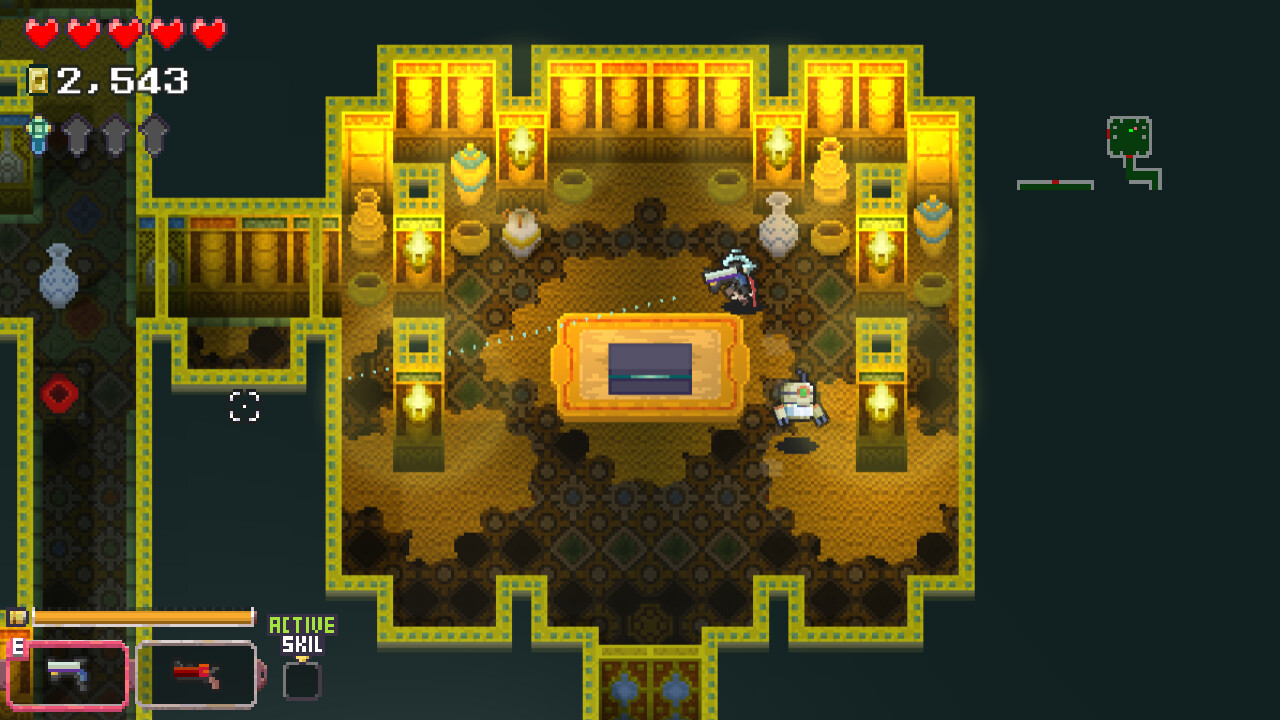Click the third grey upgrade arrow icon
Viewport: 1280px width, 720px height.
click(155, 134)
